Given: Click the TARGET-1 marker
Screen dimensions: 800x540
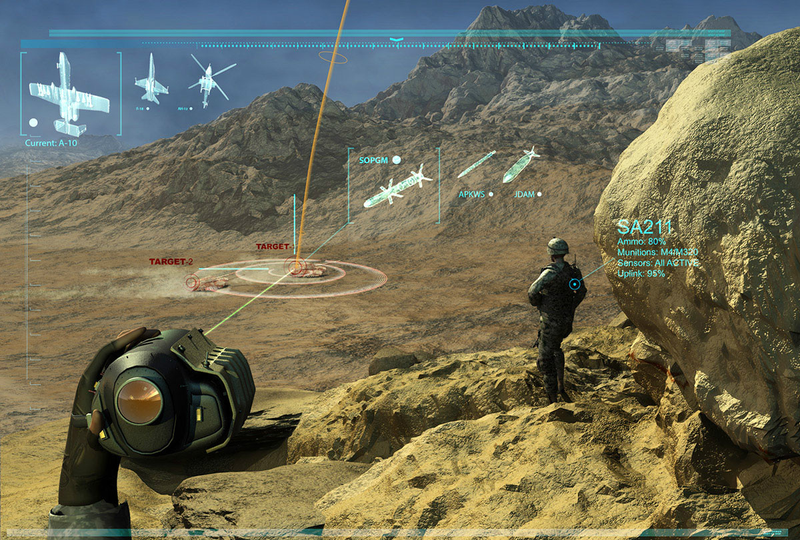Looking at the screenshot, I should point(300,267).
